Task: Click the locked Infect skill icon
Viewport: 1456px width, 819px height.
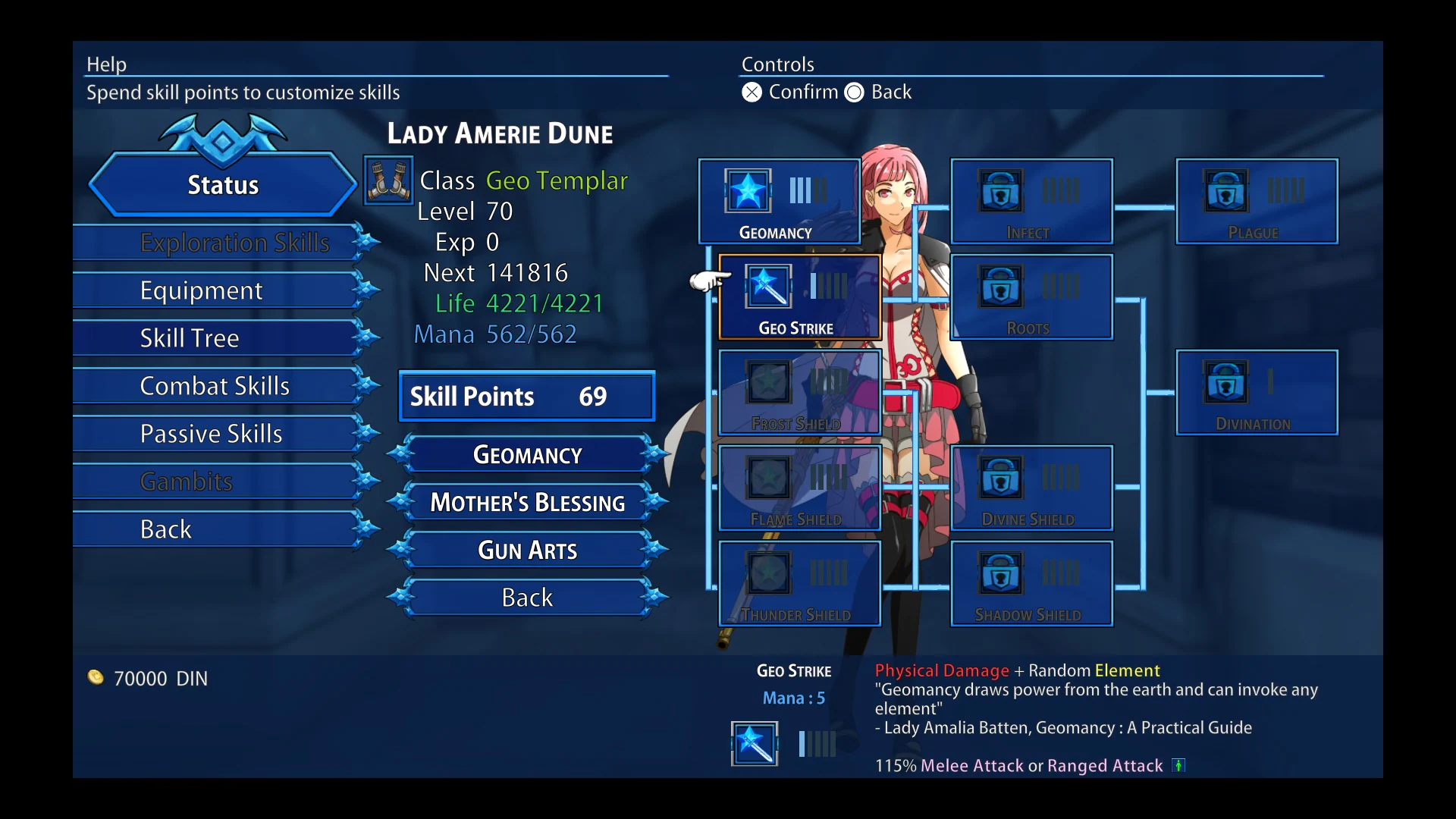Action: (999, 192)
